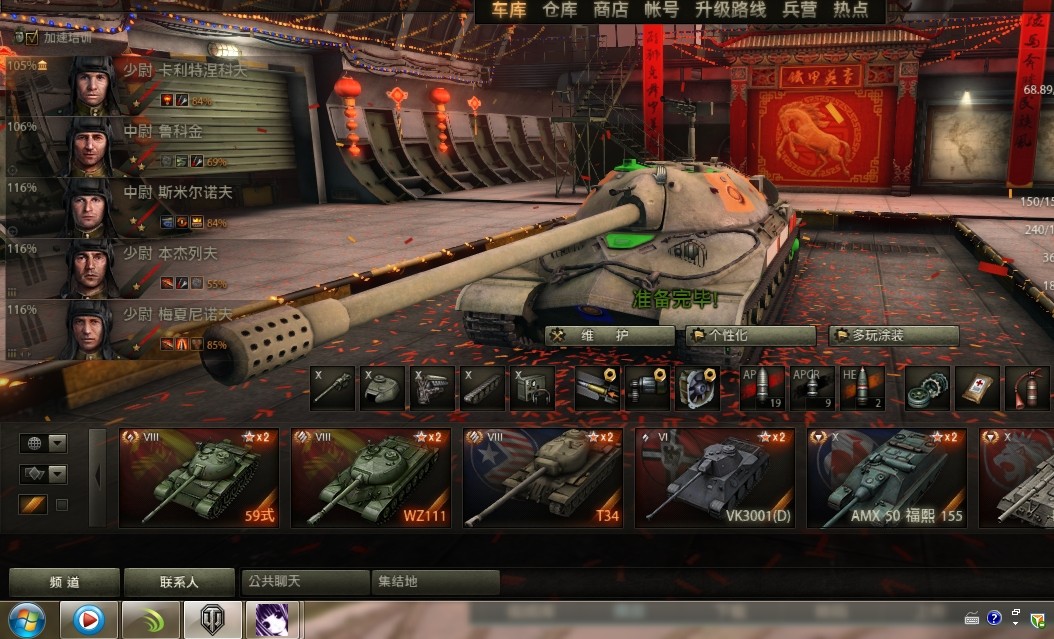Screen dimensions: 1054x639
Task: Open the 升级路线 tech tree tab
Action: pos(731,10)
